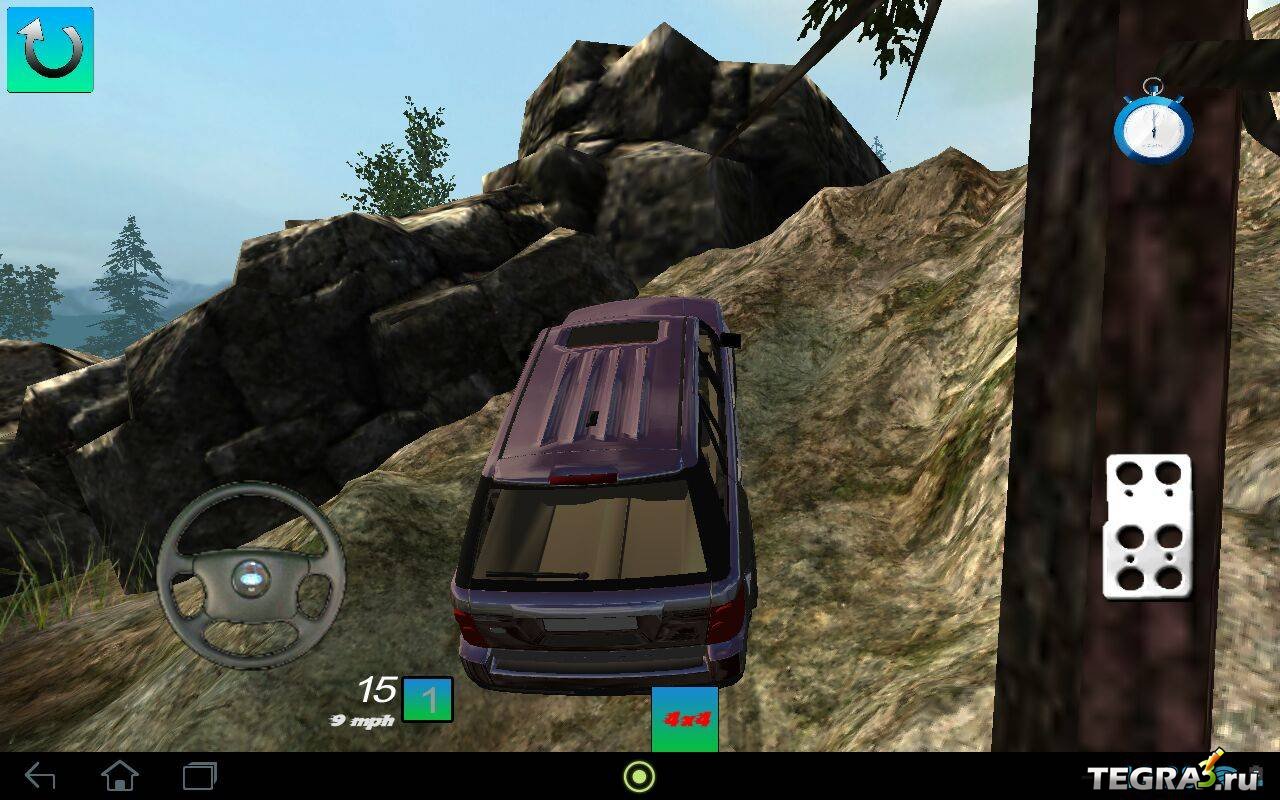This screenshot has height=800, width=1280.
Task: Select the gear number 1 box
Action: point(428,699)
